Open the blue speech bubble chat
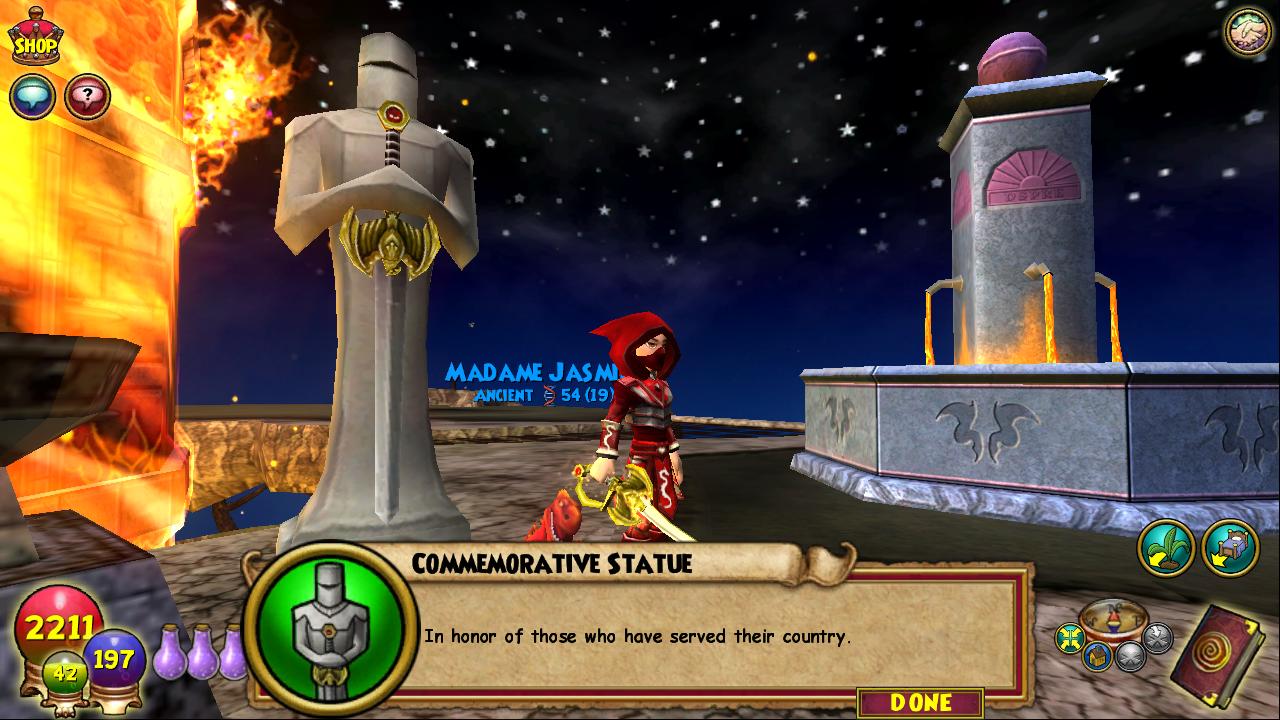Image resolution: width=1280 pixels, height=720 pixels. click(x=32, y=97)
